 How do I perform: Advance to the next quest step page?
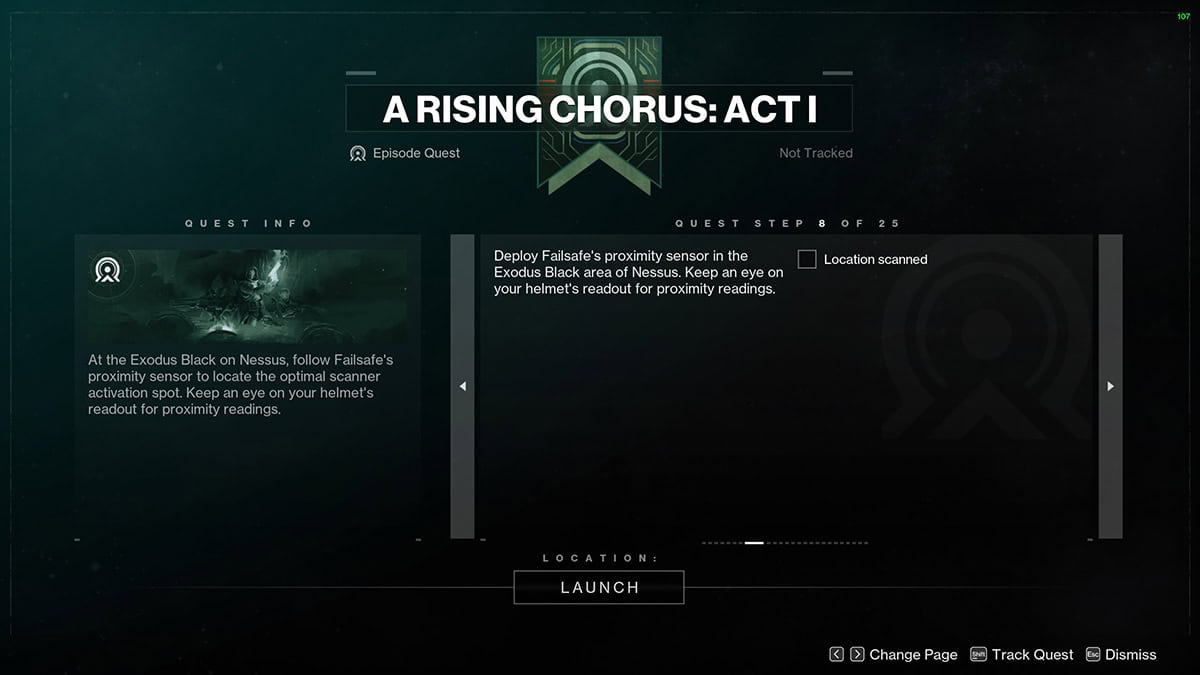[1110, 387]
